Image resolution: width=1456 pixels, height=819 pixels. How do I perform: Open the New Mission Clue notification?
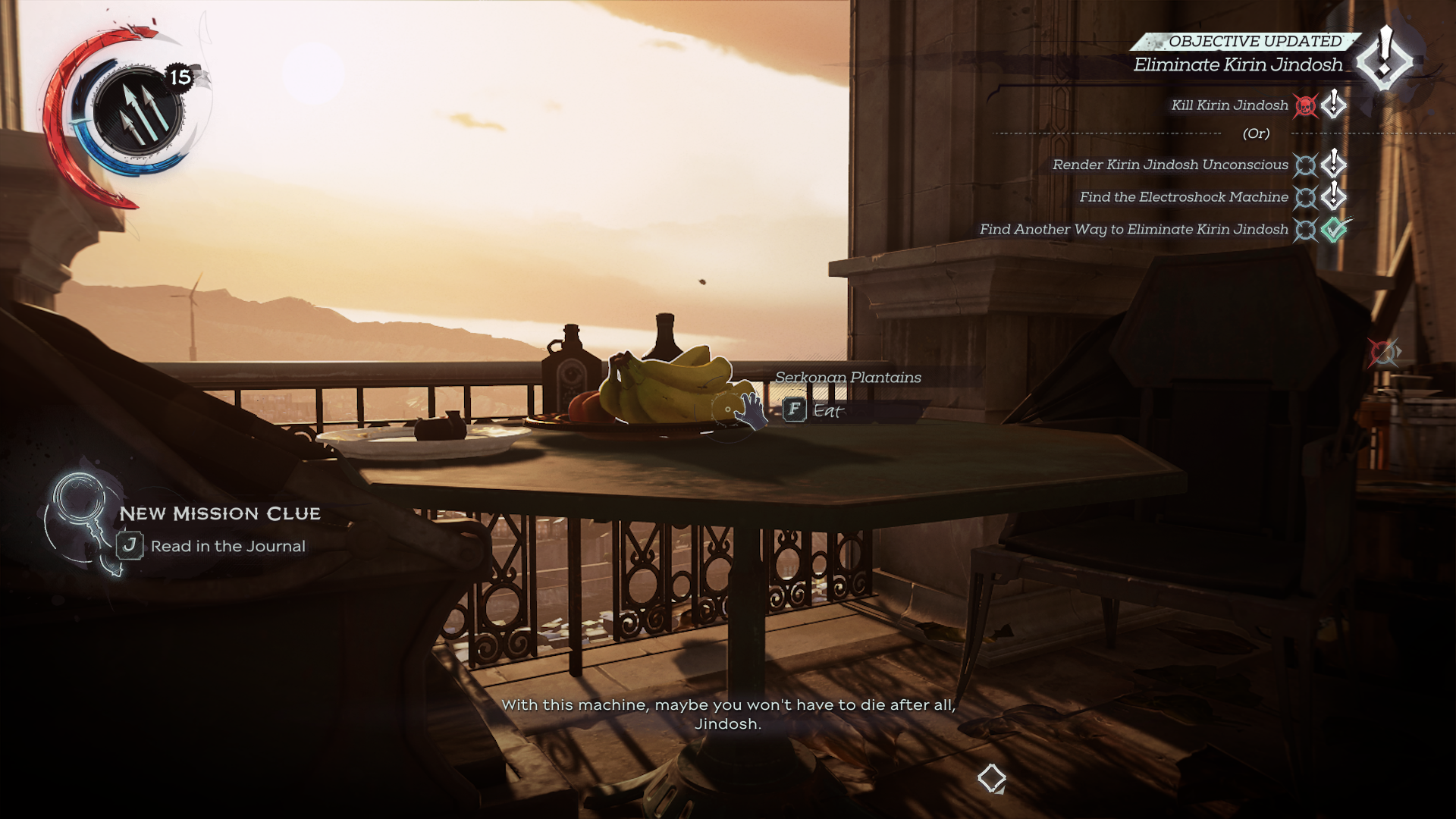pos(220,514)
